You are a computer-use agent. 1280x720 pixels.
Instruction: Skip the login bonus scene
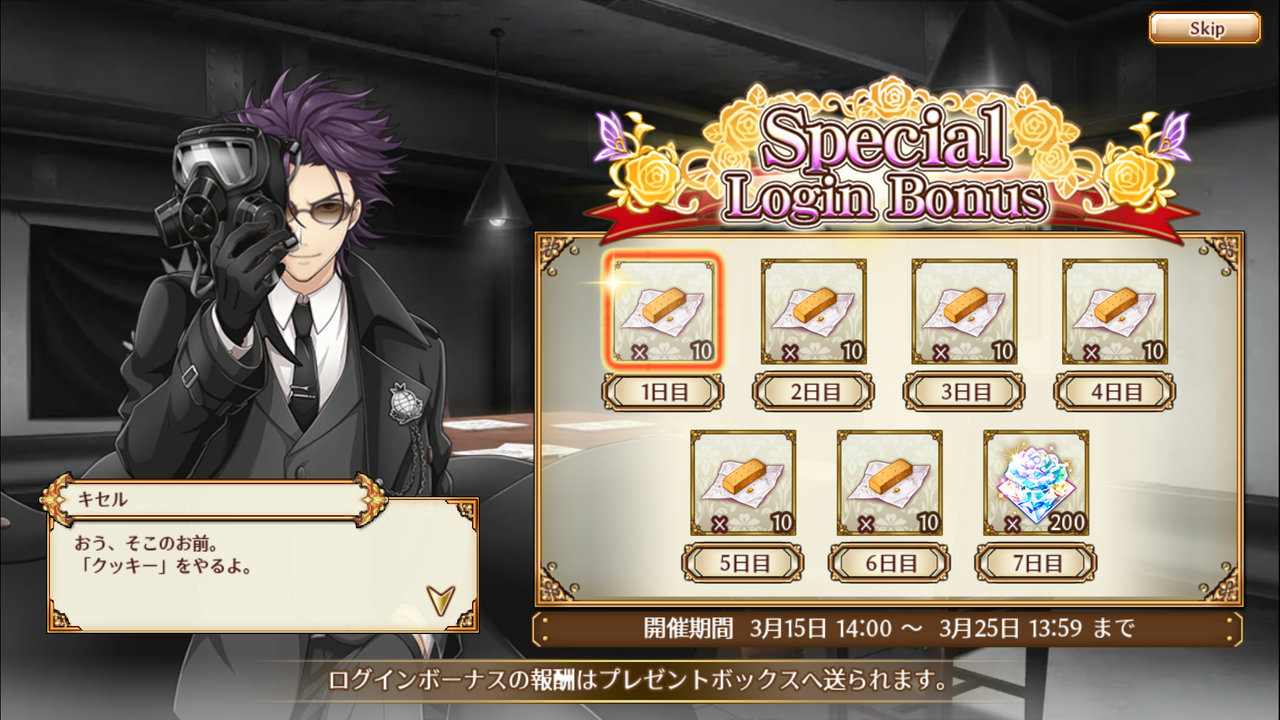click(x=1204, y=28)
